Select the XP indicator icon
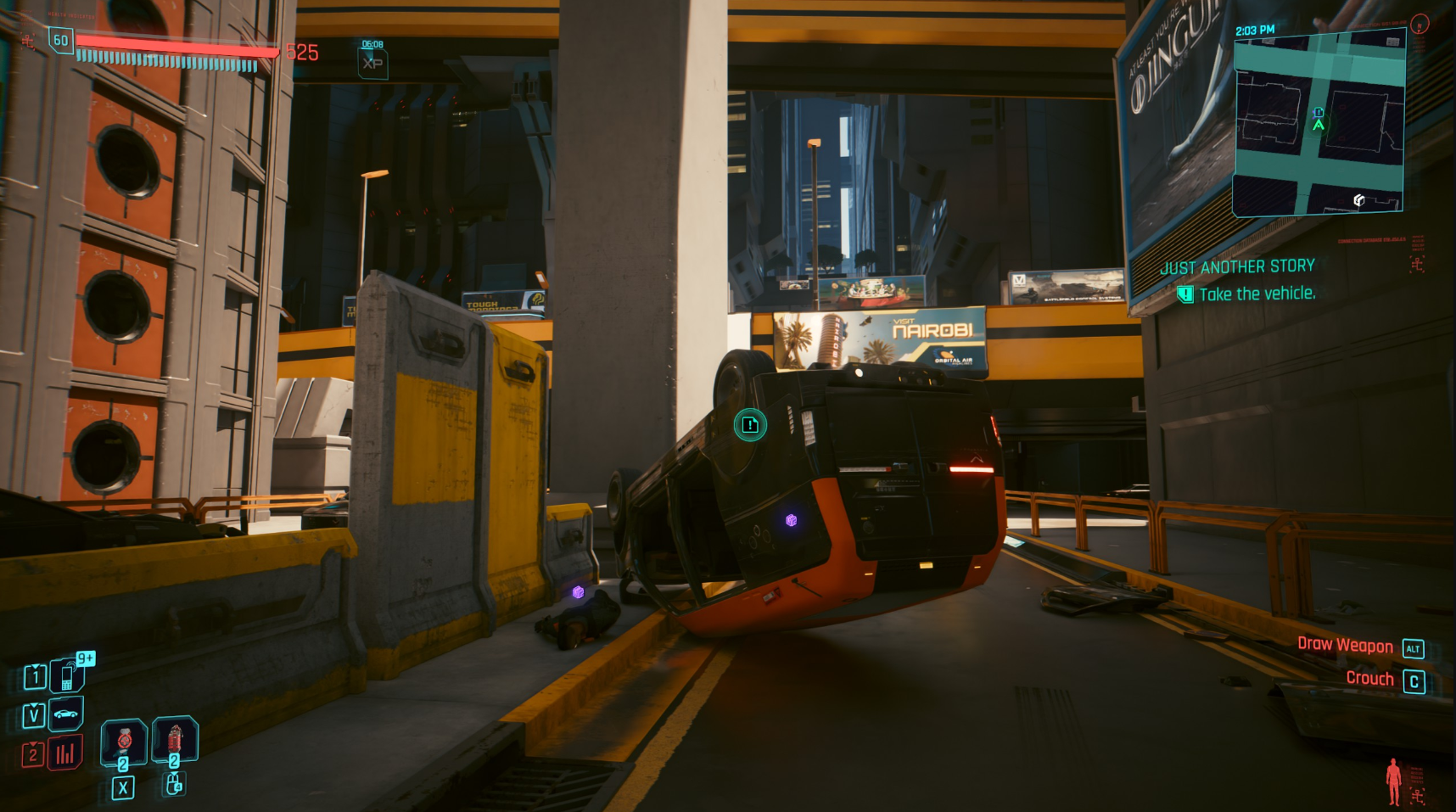This screenshot has width=1456, height=812. [372, 63]
